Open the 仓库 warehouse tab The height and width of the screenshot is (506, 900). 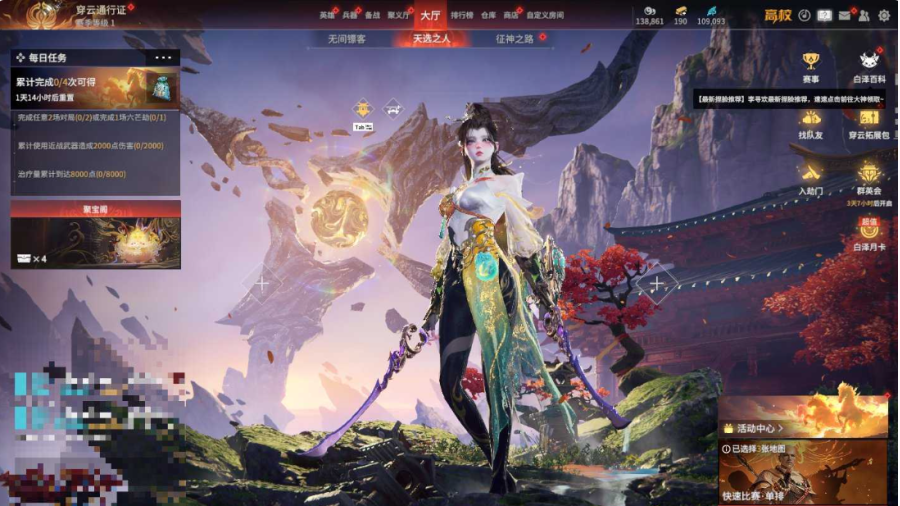point(488,15)
